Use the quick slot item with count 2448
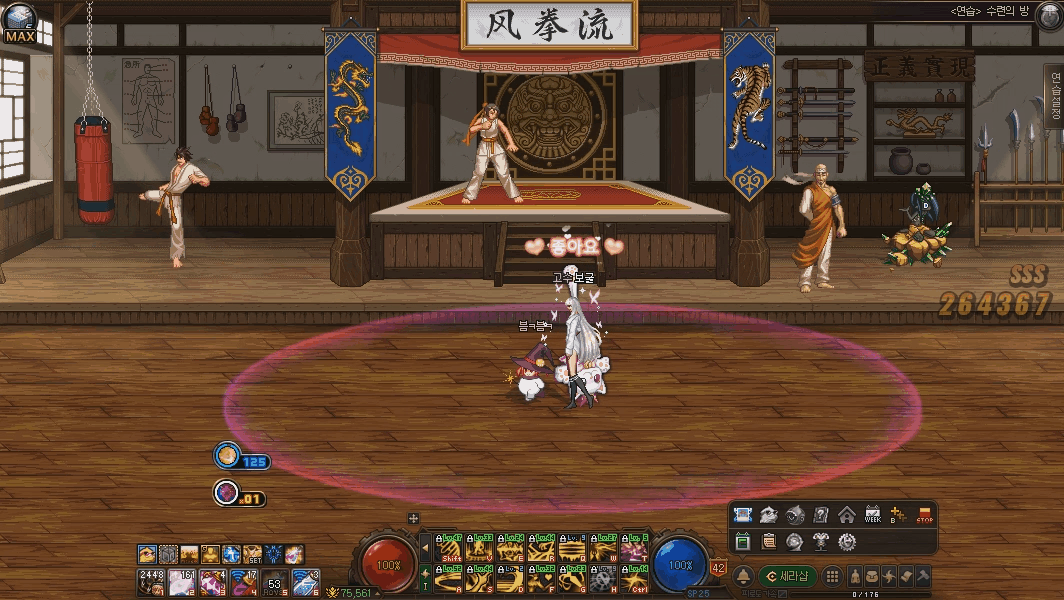Image resolution: width=1064 pixels, height=600 pixels. coord(150,581)
